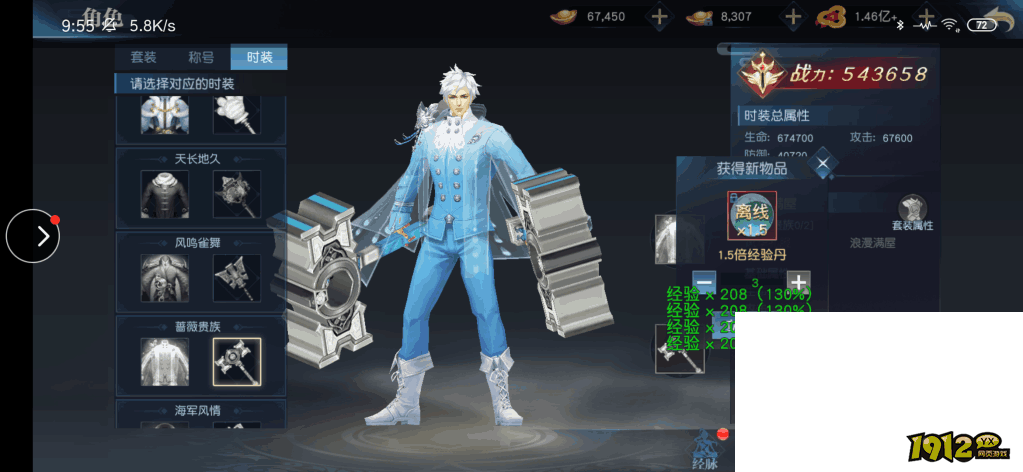Open the 经脉 meridian menu
Viewport: 1023px width, 472px height.
[705, 448]
